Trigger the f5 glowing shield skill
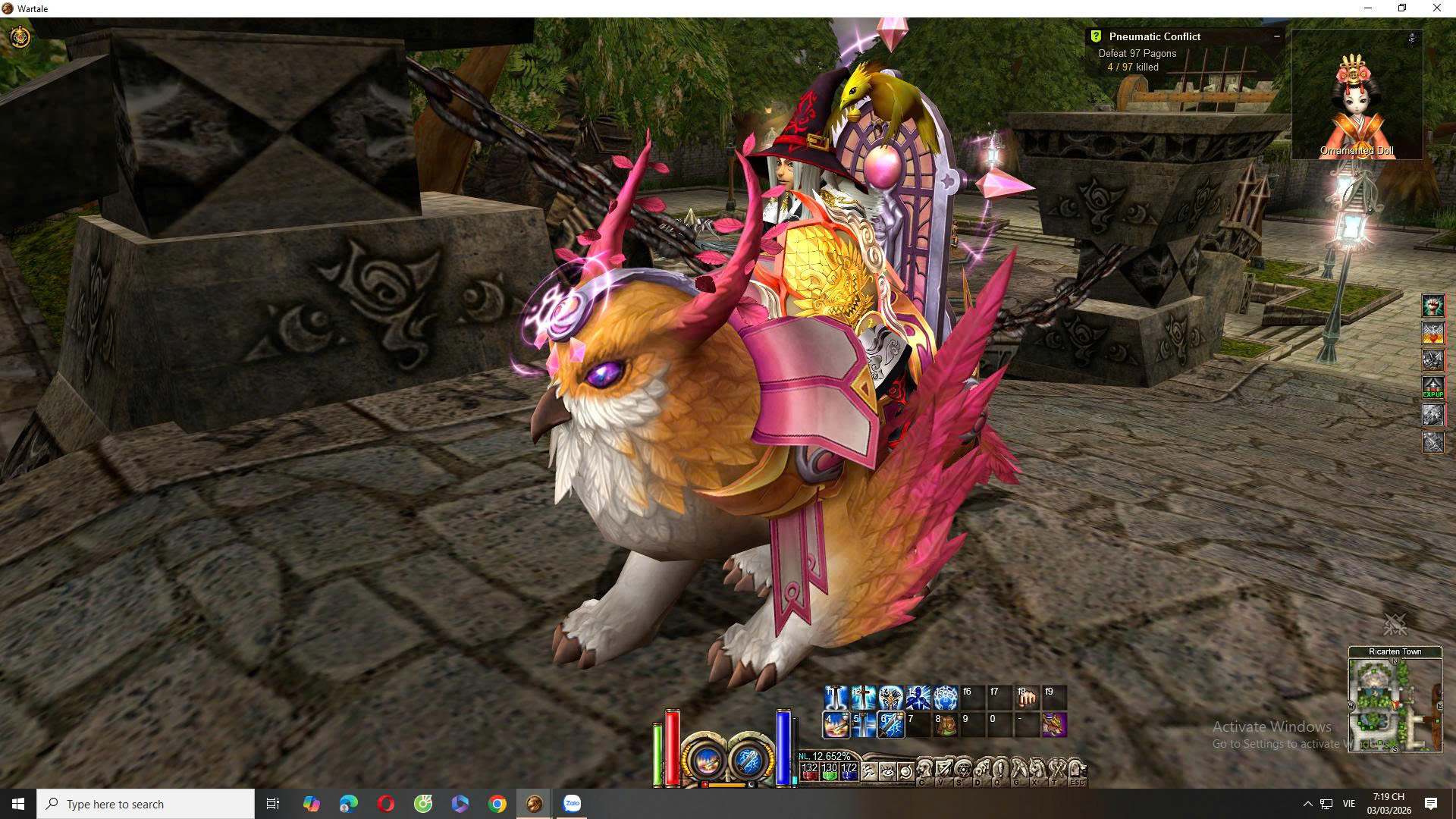The height and width of the screenshot is (819, 1456). coord(945,697)
